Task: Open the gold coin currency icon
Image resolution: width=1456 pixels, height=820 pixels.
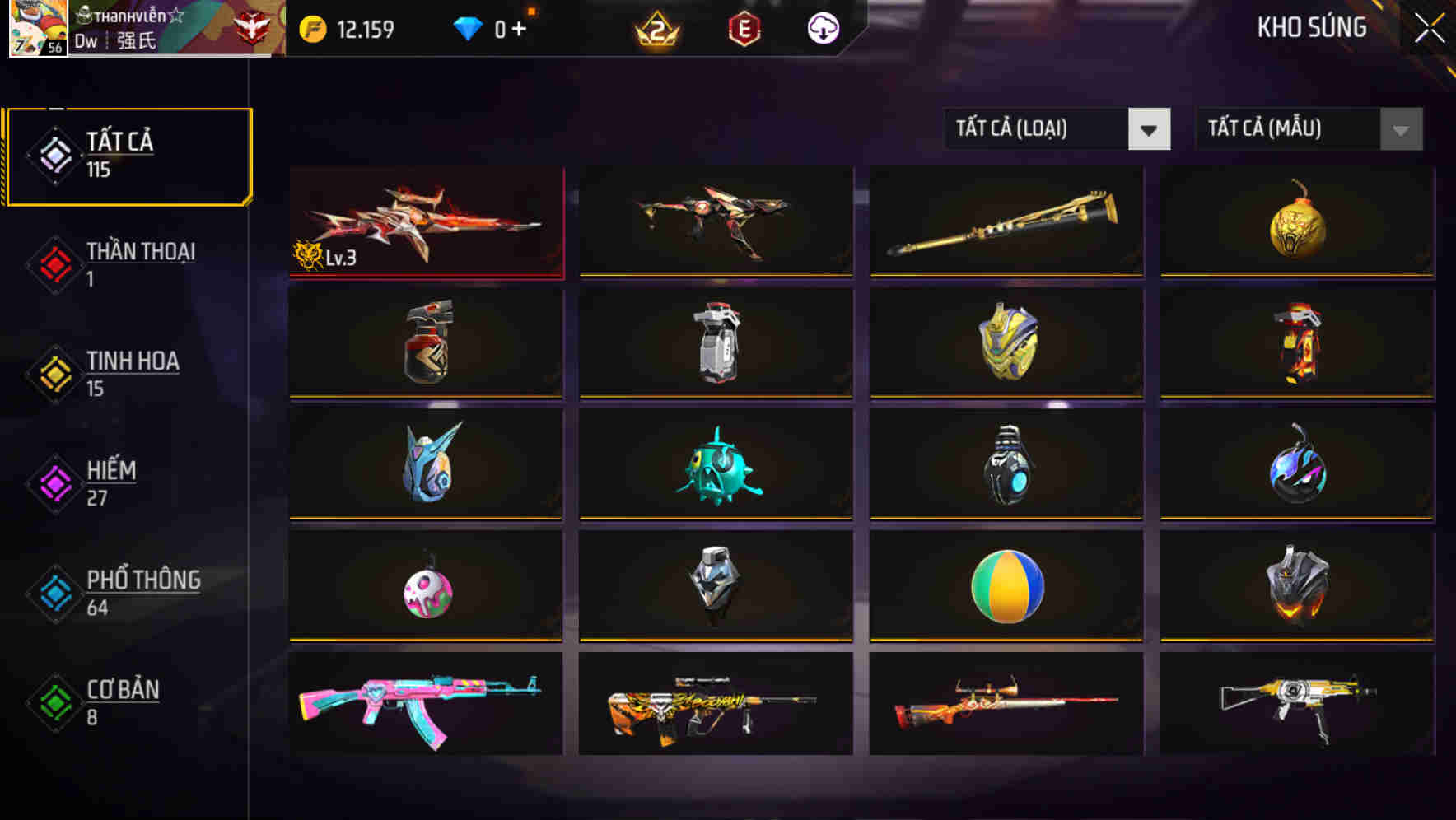Action: click(311, 27)
